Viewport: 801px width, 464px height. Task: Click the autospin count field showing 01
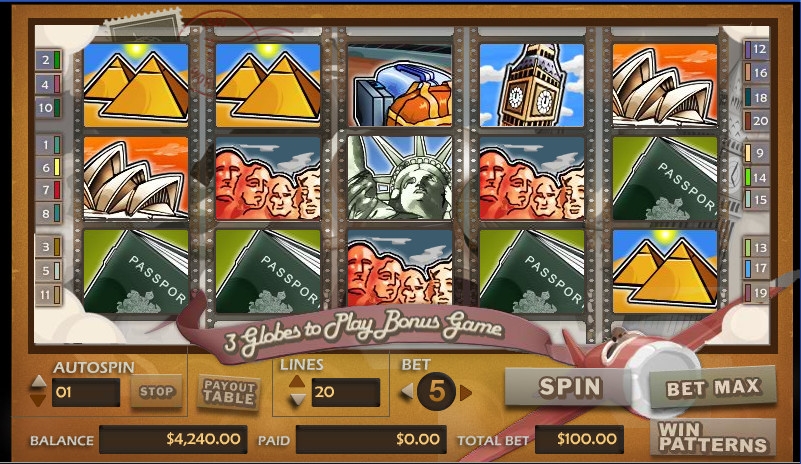click(x=84, y=392)
